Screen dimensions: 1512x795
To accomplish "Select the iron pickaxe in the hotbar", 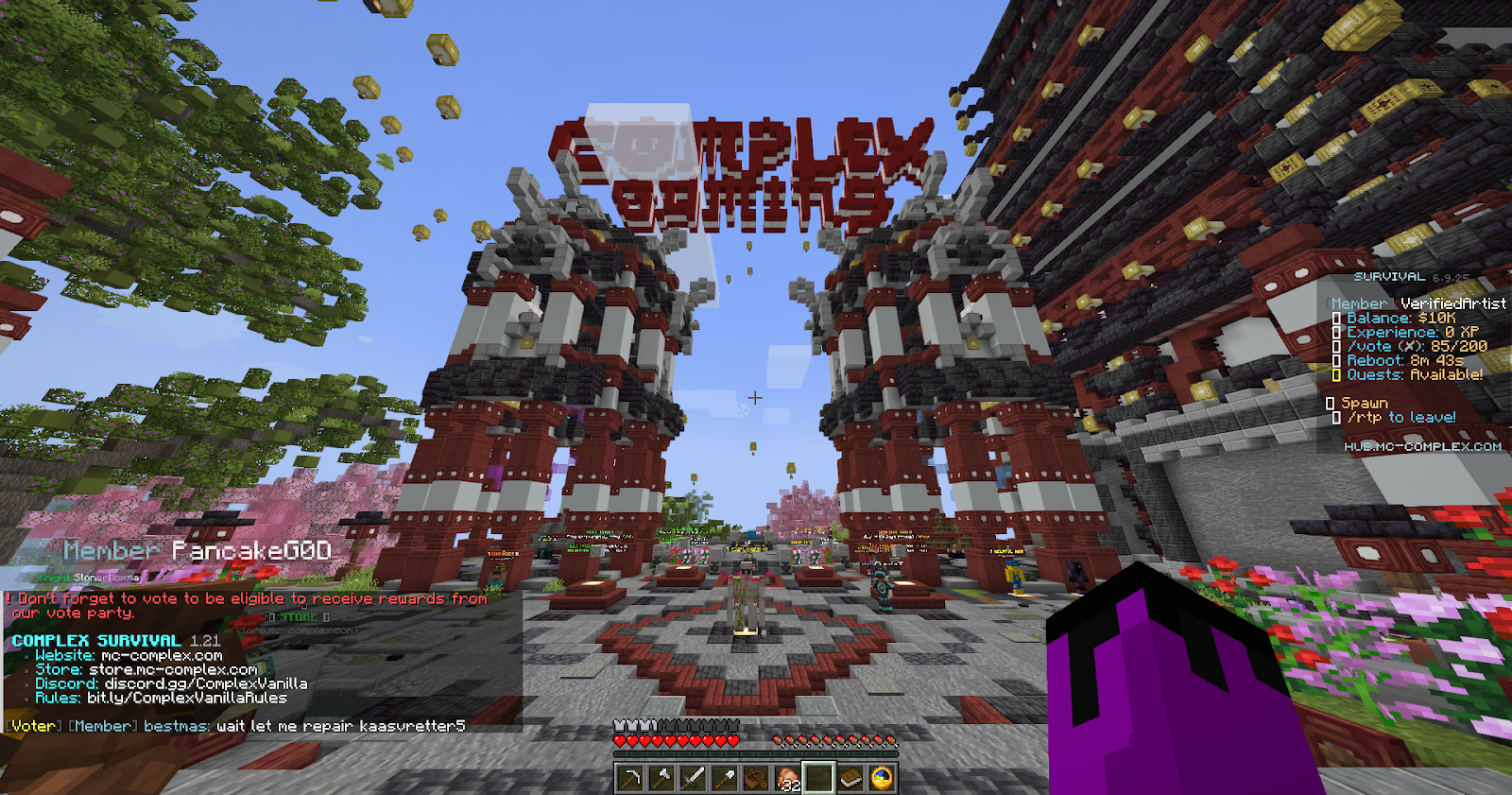I will (x=629, y=777).
